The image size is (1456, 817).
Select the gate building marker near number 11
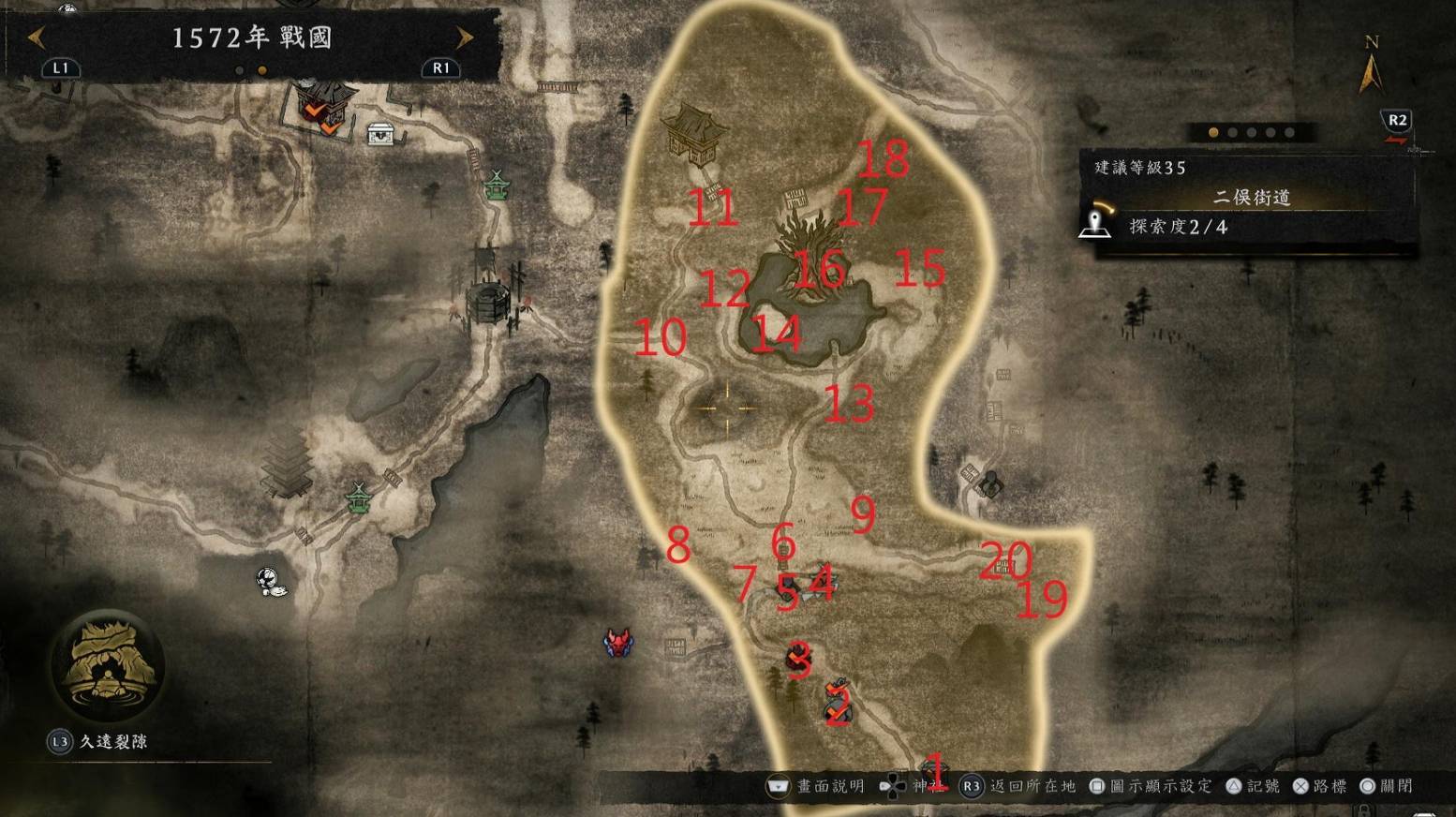tap(693, 131)
